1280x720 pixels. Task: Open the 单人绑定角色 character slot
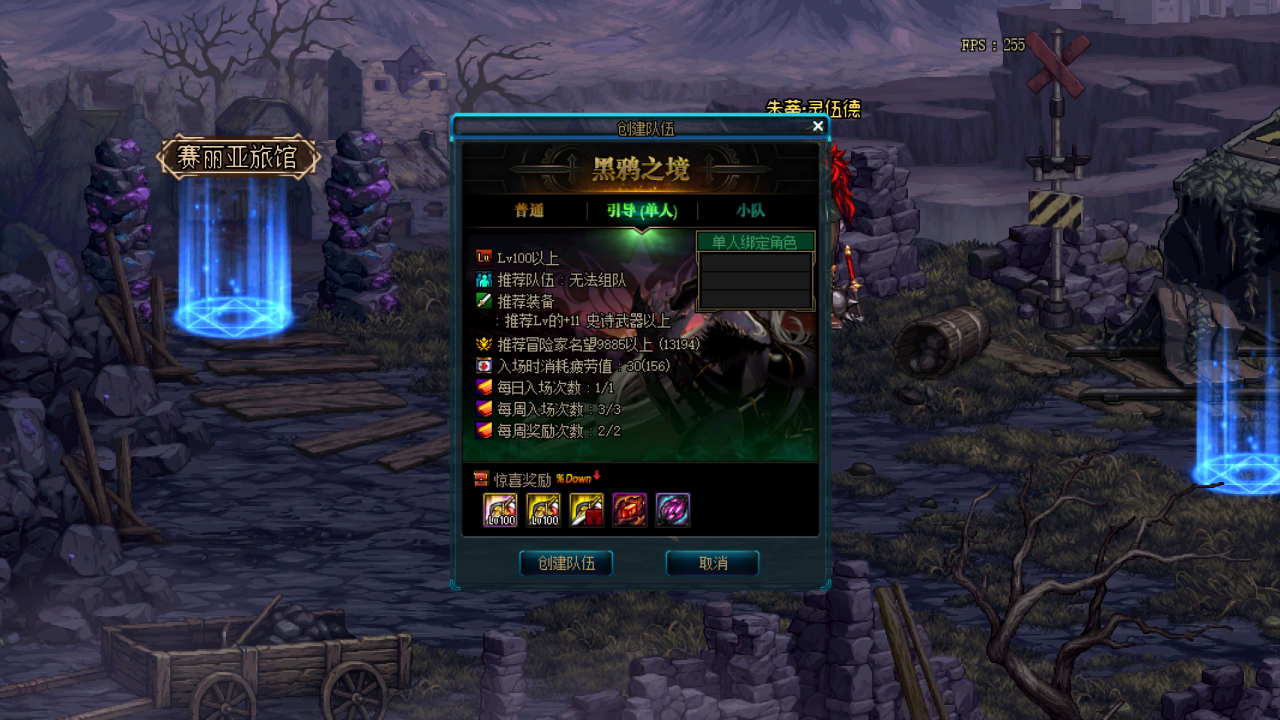tap(755, 280)
